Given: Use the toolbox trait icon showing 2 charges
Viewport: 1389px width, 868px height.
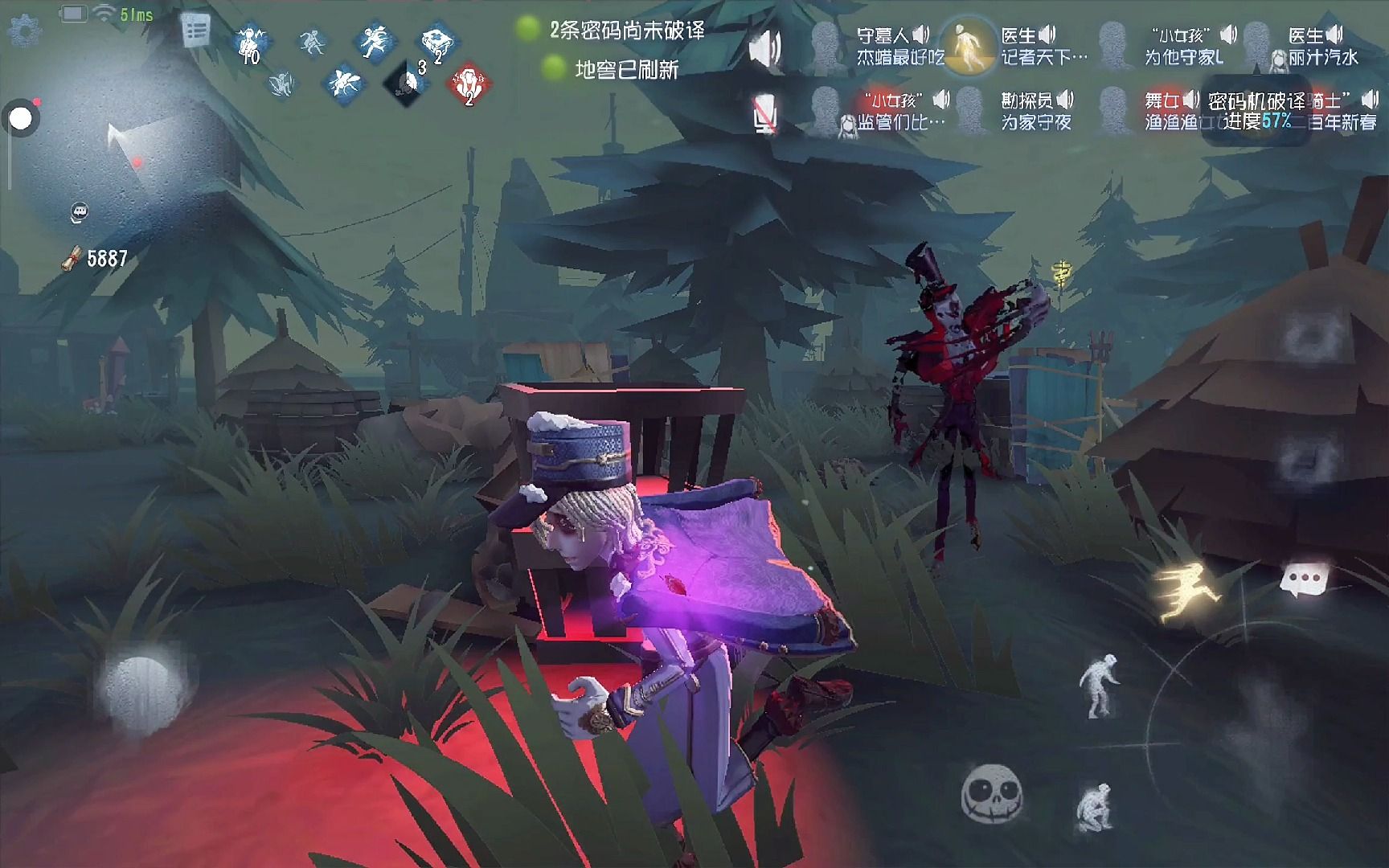Looking at the screenshot, I should pyautogui.click(x=436, y=44).
